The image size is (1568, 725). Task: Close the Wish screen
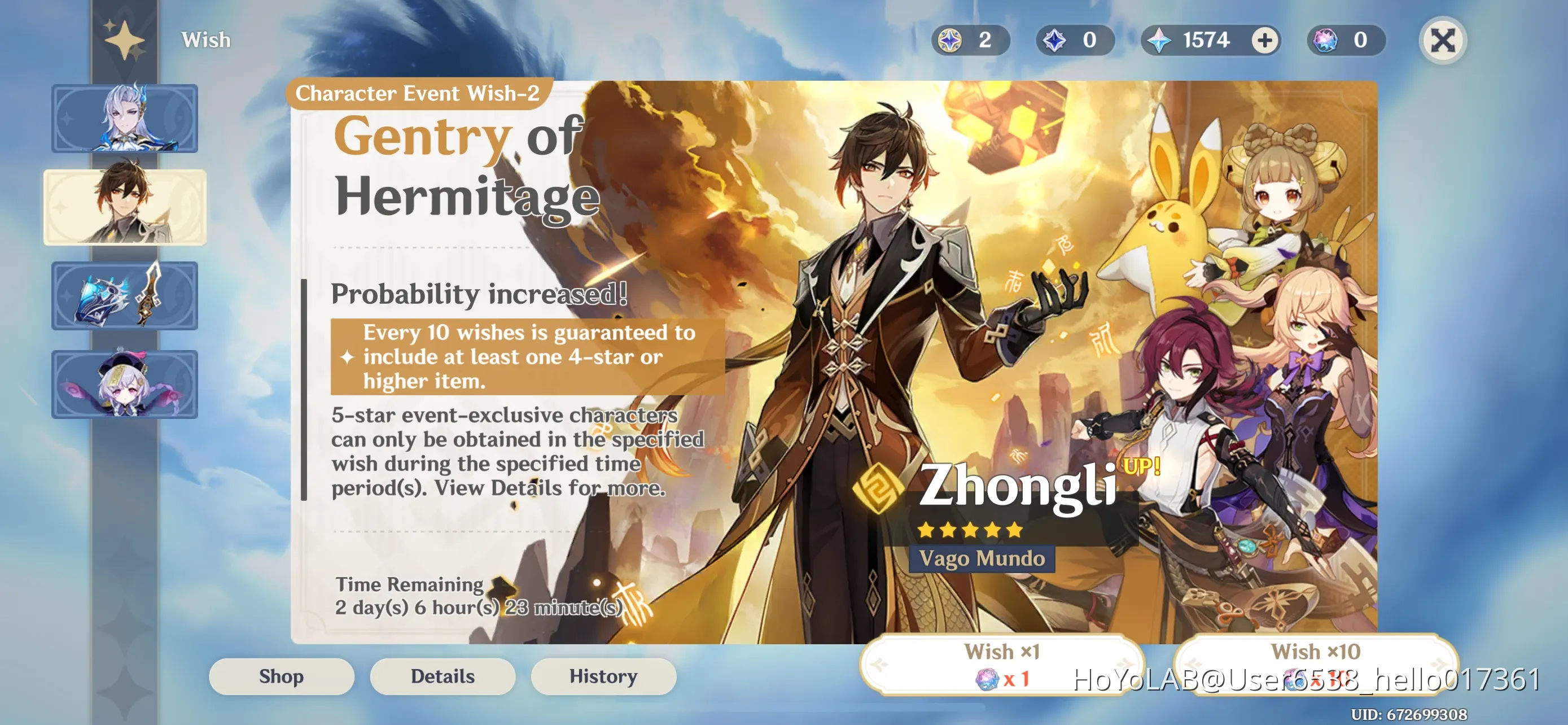[1443, 40]
